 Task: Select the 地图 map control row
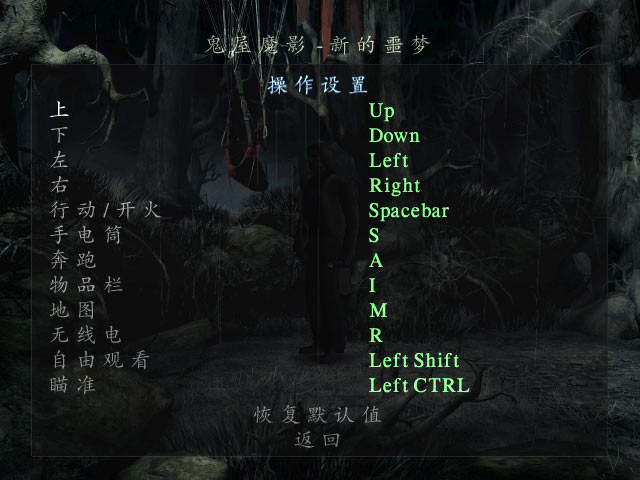tap(72, 311)
